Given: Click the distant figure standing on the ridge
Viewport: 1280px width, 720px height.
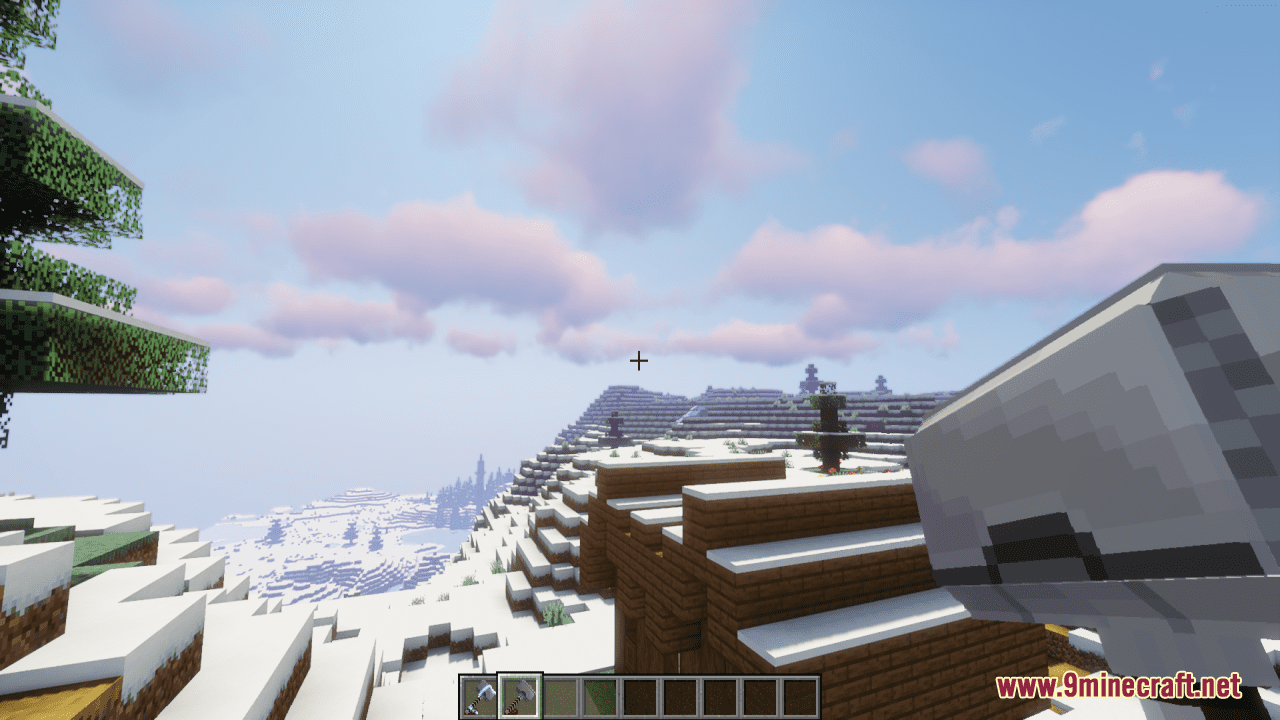Looking at the screenshot, I should coord(613,424).
